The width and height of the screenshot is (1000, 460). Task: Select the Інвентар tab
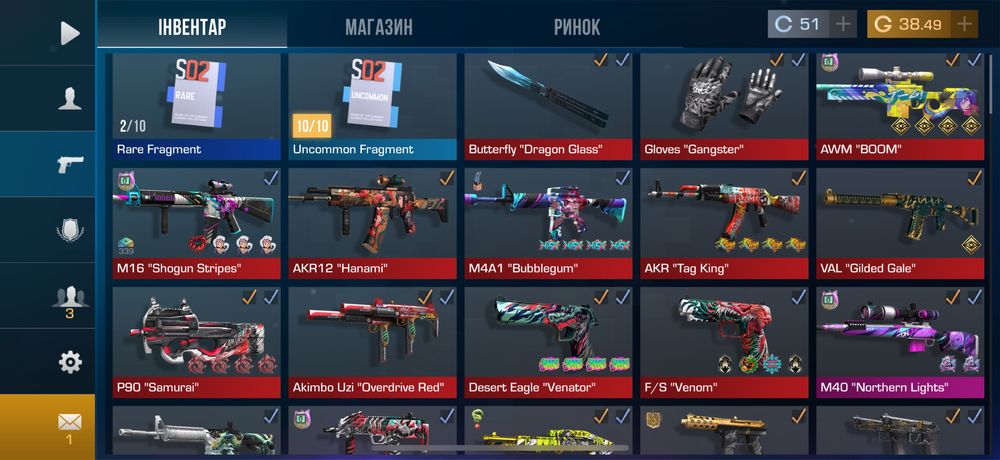pyautogui.click(x=192, y=27)
